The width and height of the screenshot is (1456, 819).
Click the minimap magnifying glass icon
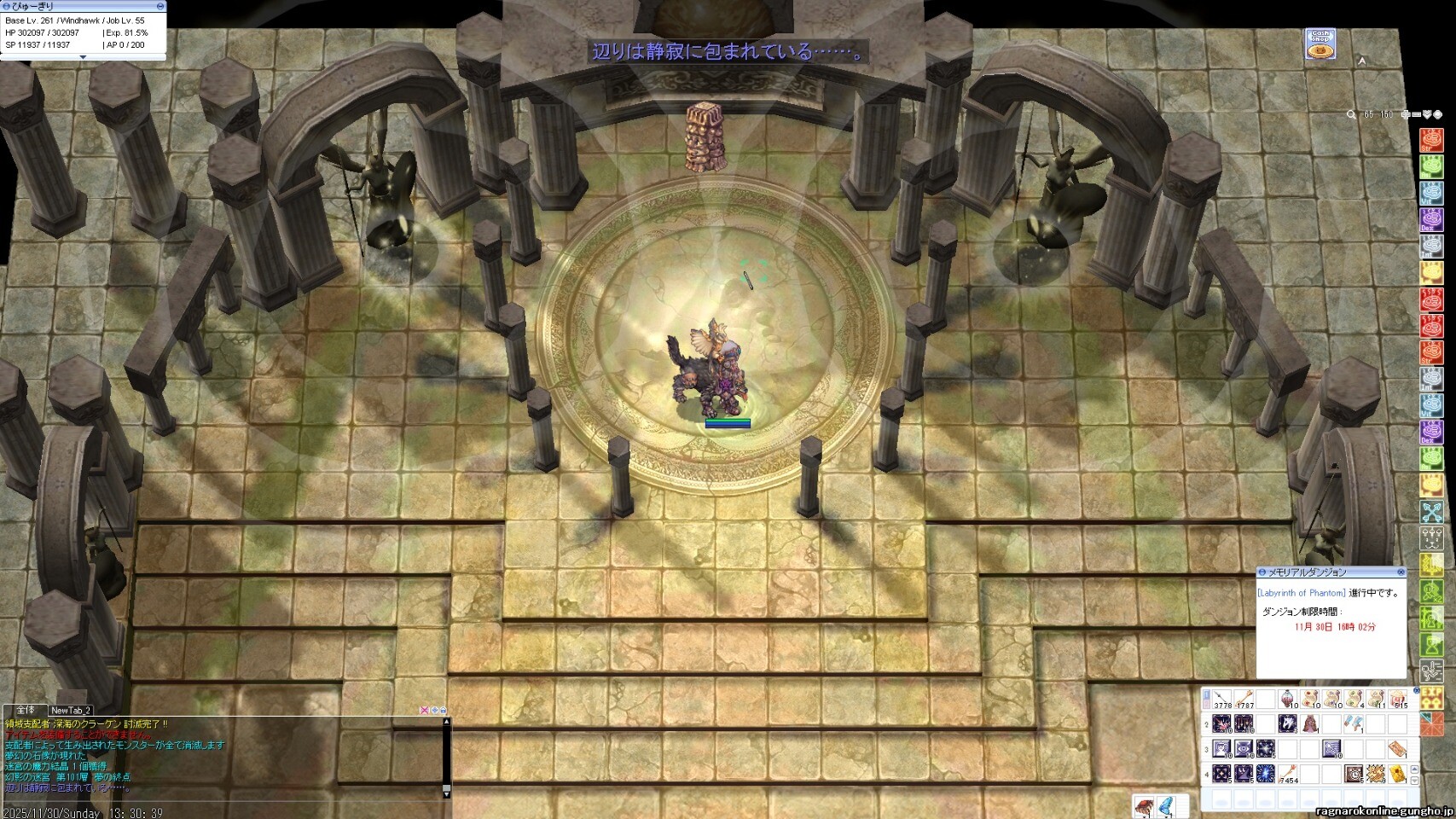click(1351, 114)
